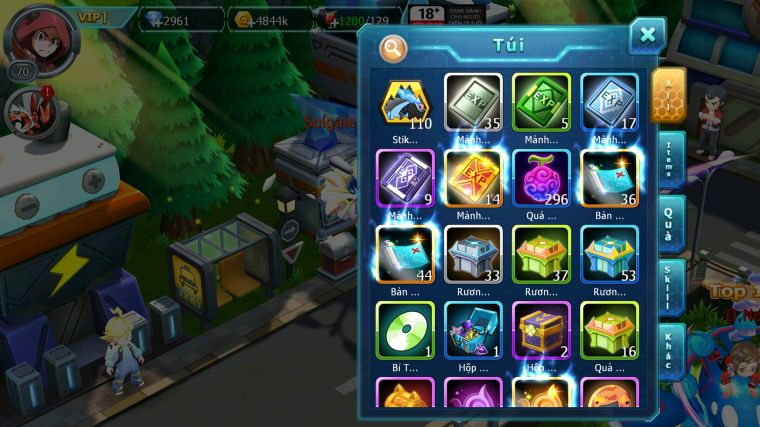Image resolution: width=760 pixels, height=427 pixels.
Task: Select the grey chest with 33
Action: coord(473,254)
